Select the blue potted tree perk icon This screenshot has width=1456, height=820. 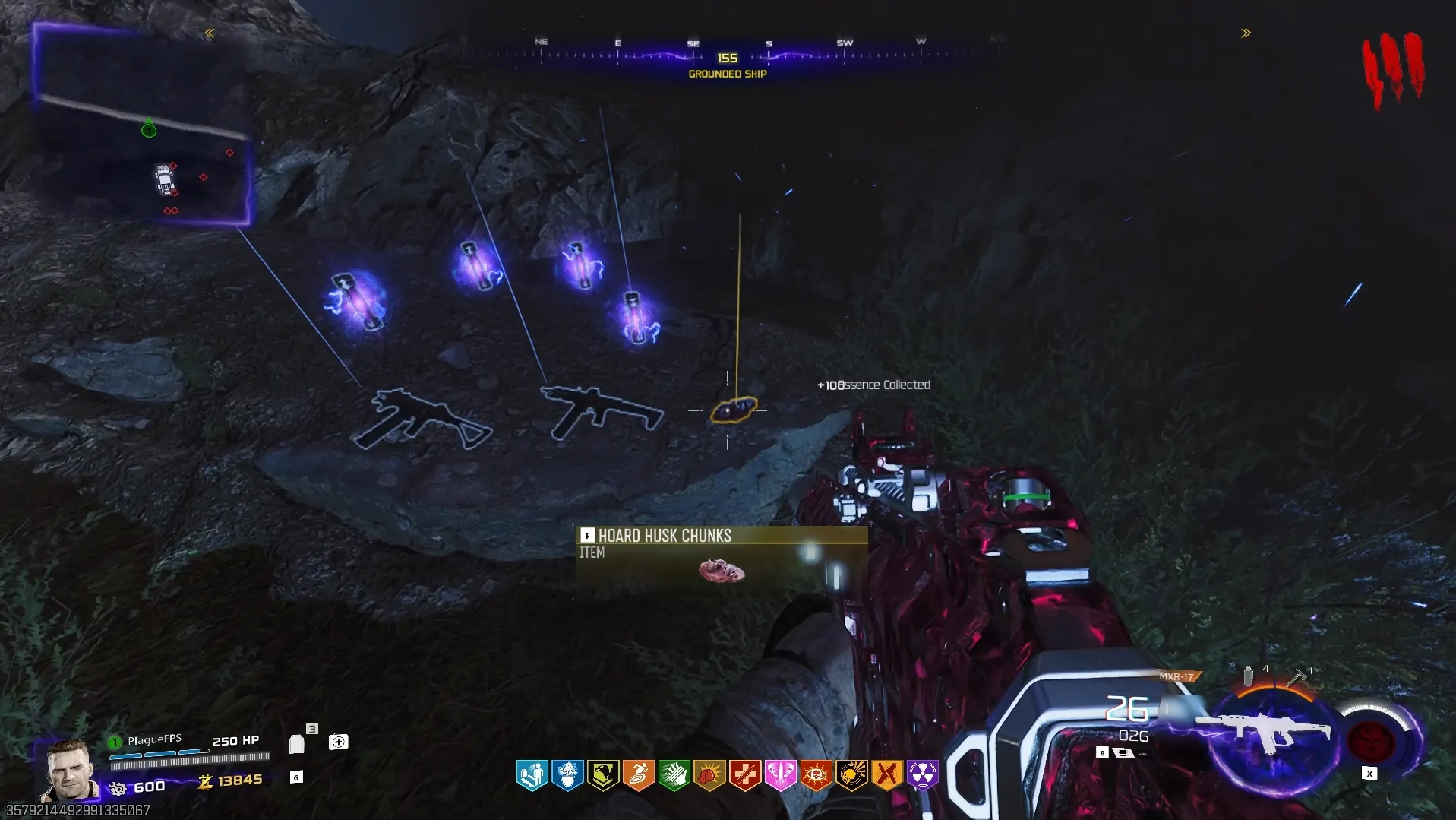click(x=567, y=775)
